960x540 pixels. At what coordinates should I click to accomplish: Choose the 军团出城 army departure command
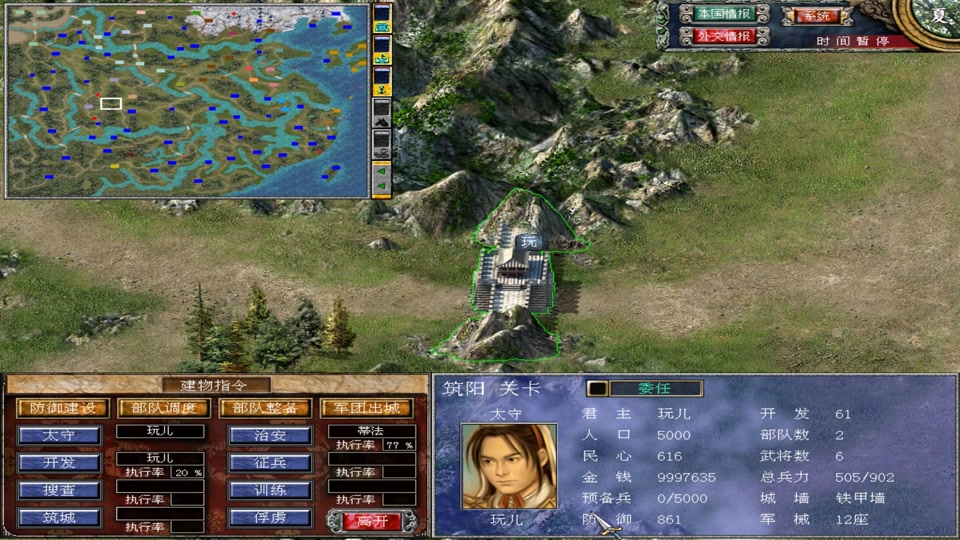(x=366, y=408)
